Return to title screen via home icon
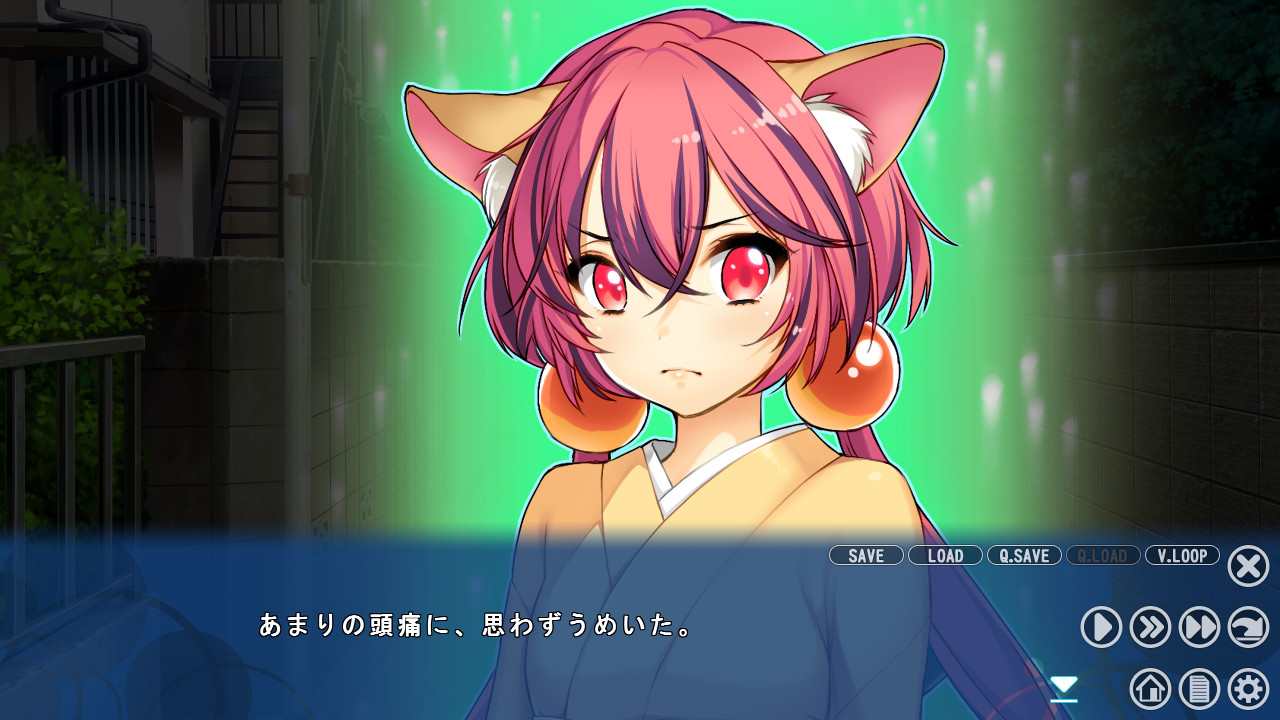This screenshot has width=1280, height=720. coord(1150,688)
